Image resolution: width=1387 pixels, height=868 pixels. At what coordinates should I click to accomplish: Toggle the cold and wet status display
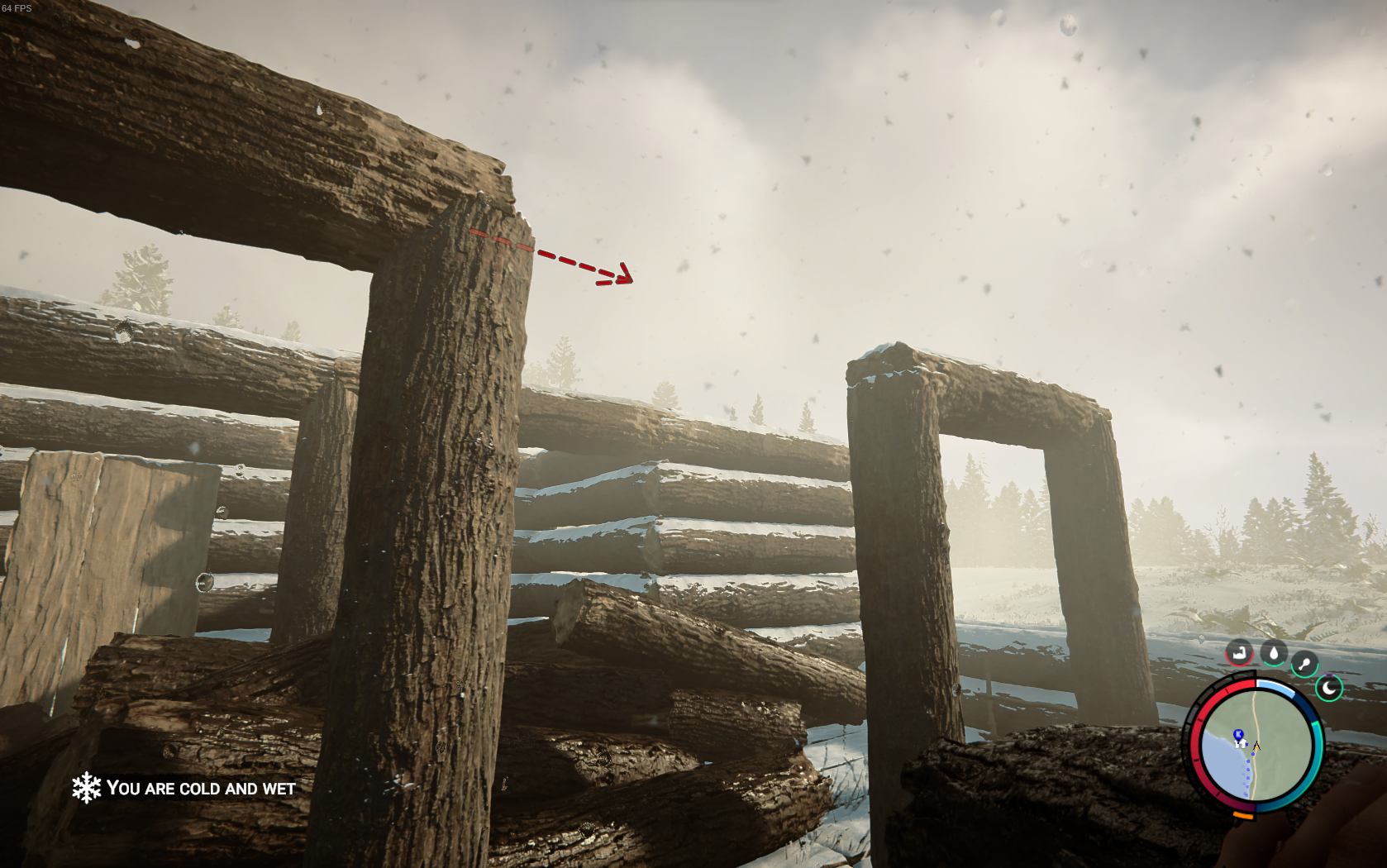click(200, 789)
